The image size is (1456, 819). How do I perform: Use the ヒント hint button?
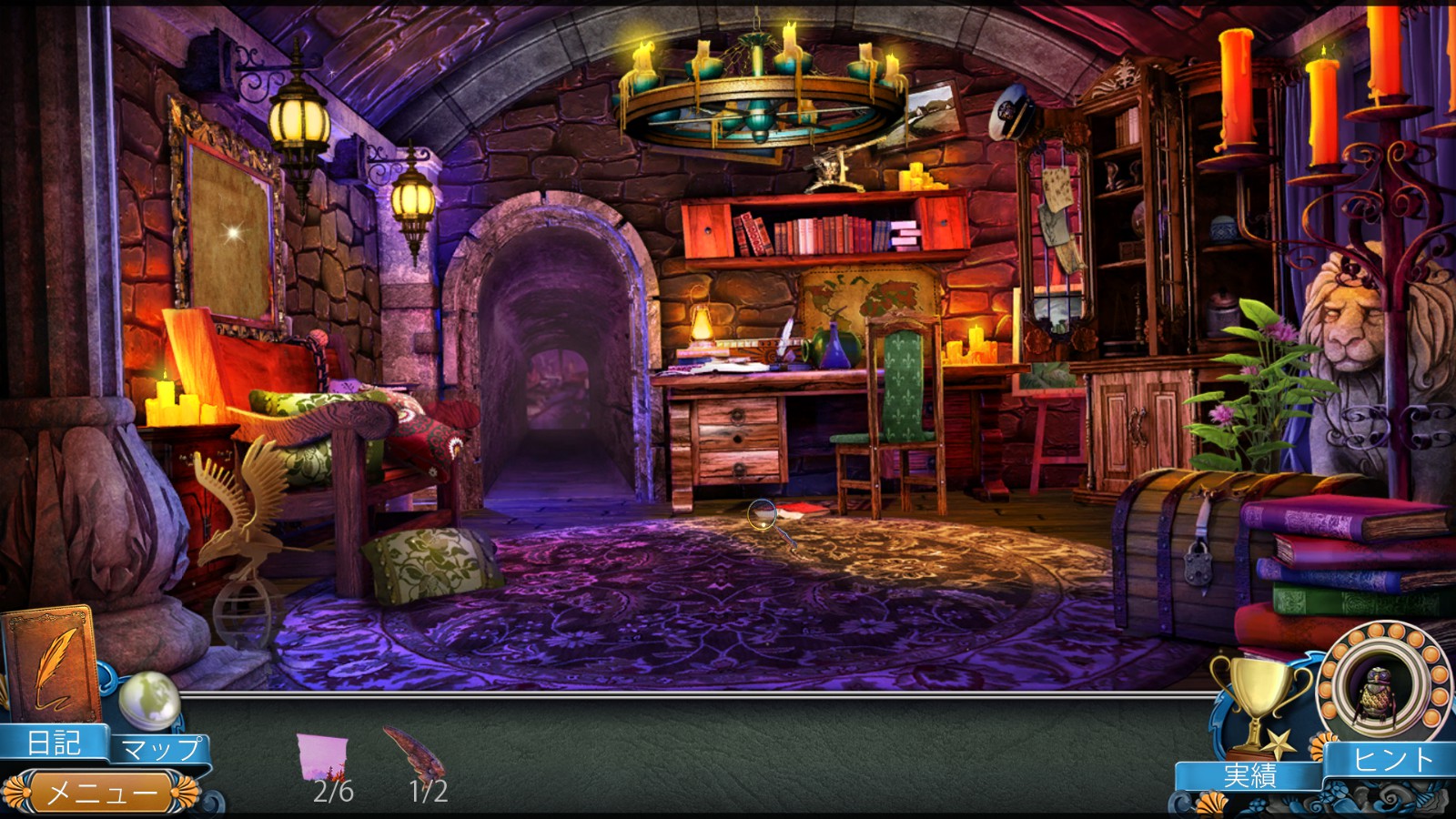tap(1392, 759)
